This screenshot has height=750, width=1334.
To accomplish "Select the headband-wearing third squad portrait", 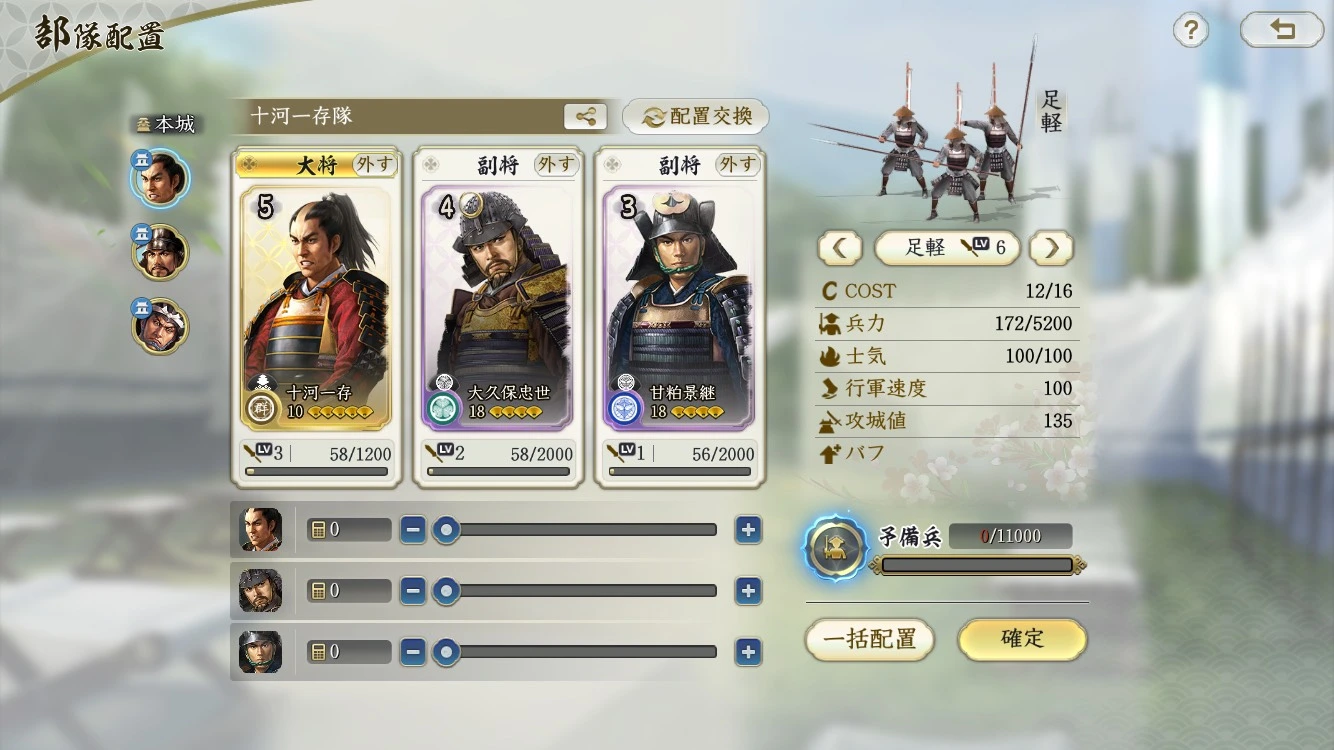I will click(x=159, y=326).
